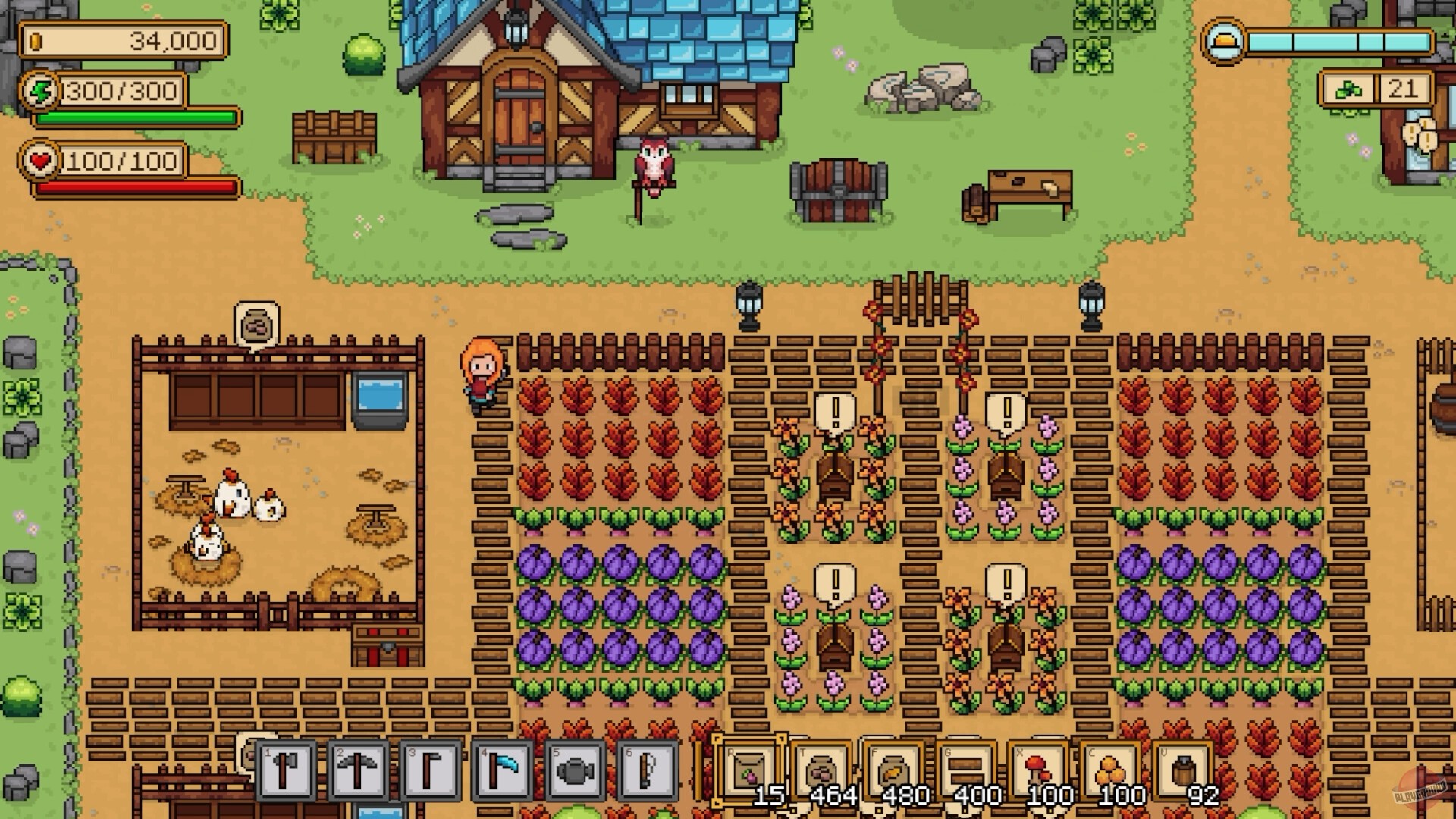
Task: Equip the Hoe from hotbar slot 3
Action: click(431, 768)
